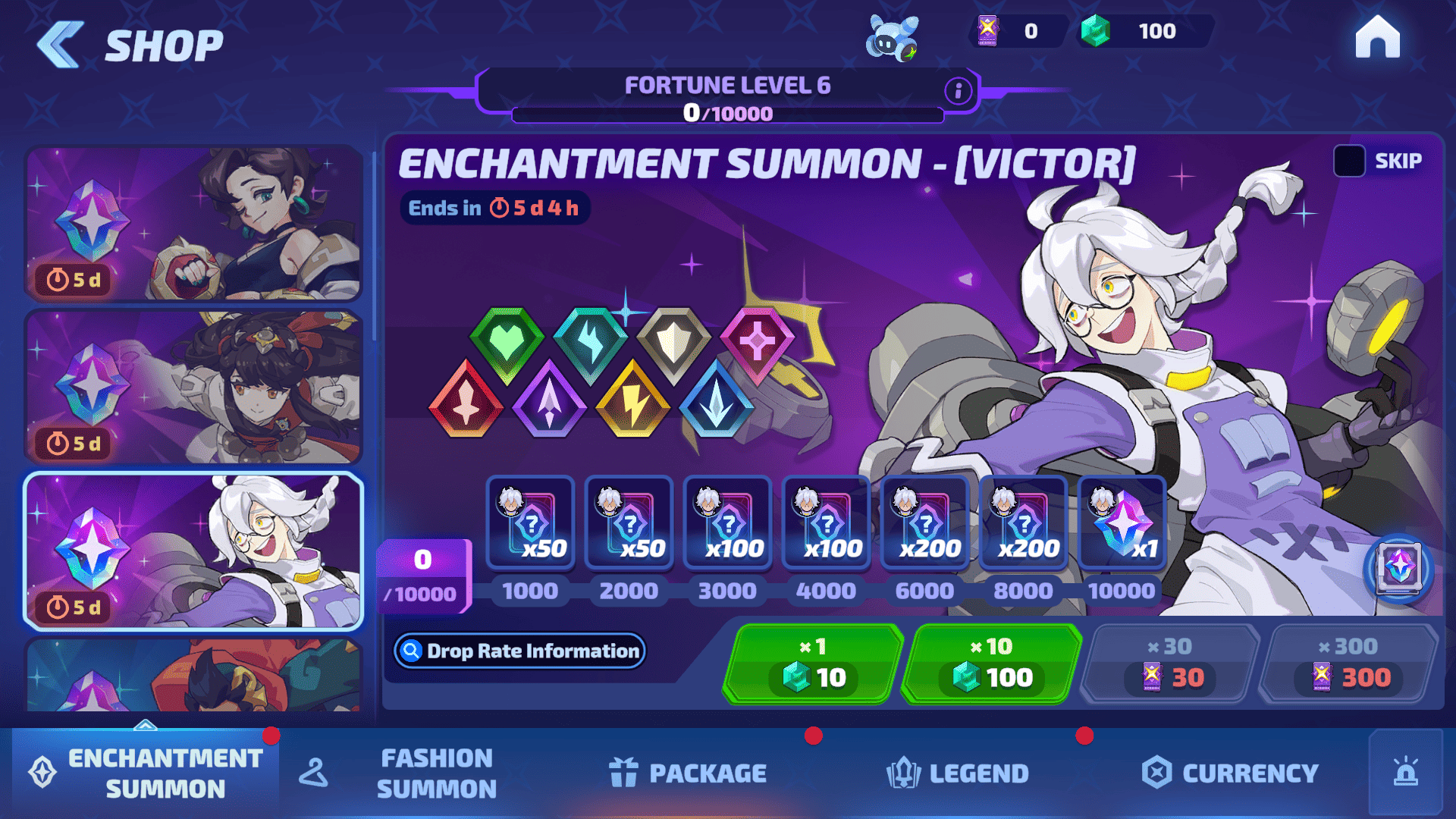This screenshot has height=819, width=1456.
Task: Pick the red-ribbon girl summon banner
Action: point(193,387)
